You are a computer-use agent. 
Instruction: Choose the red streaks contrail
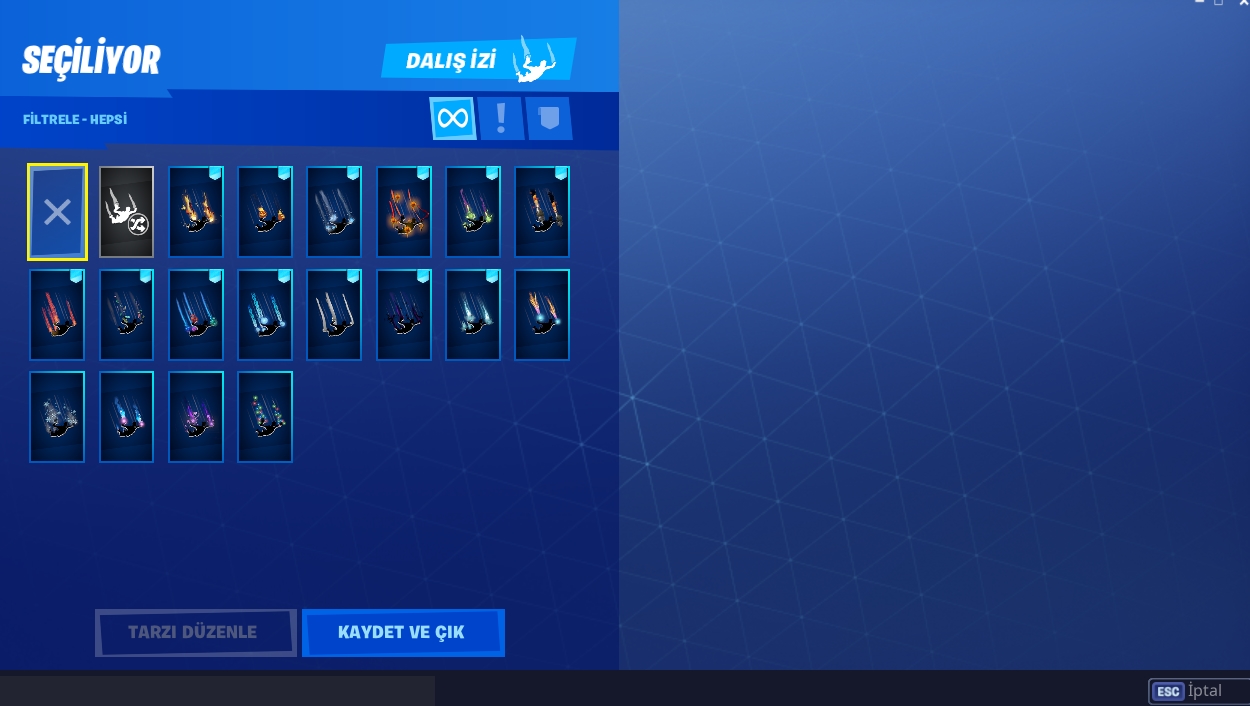pyautogui.click(x=57, y=315)
